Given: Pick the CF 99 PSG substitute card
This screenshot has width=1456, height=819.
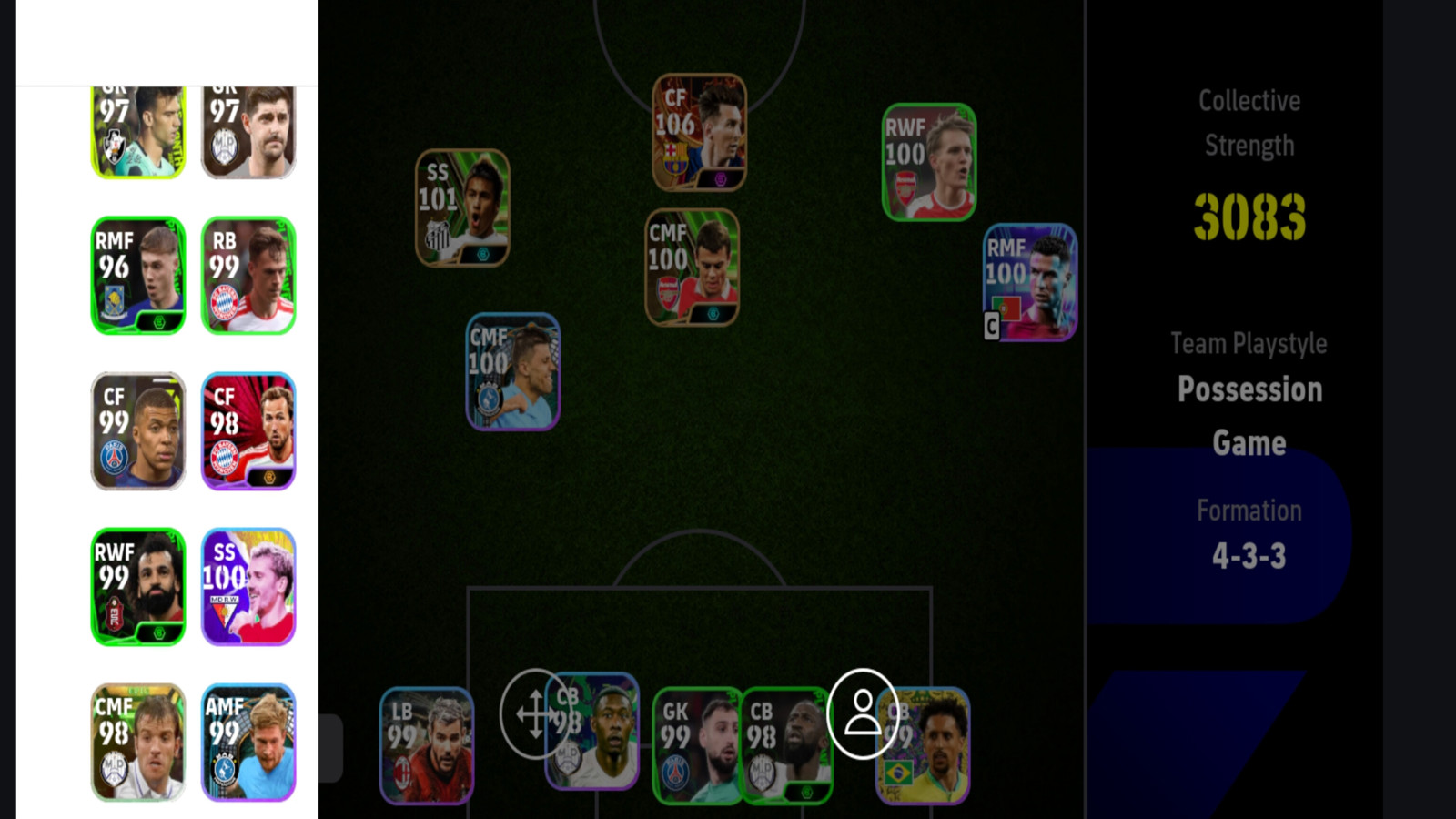Looking at the screenshot, I should 138,431.
